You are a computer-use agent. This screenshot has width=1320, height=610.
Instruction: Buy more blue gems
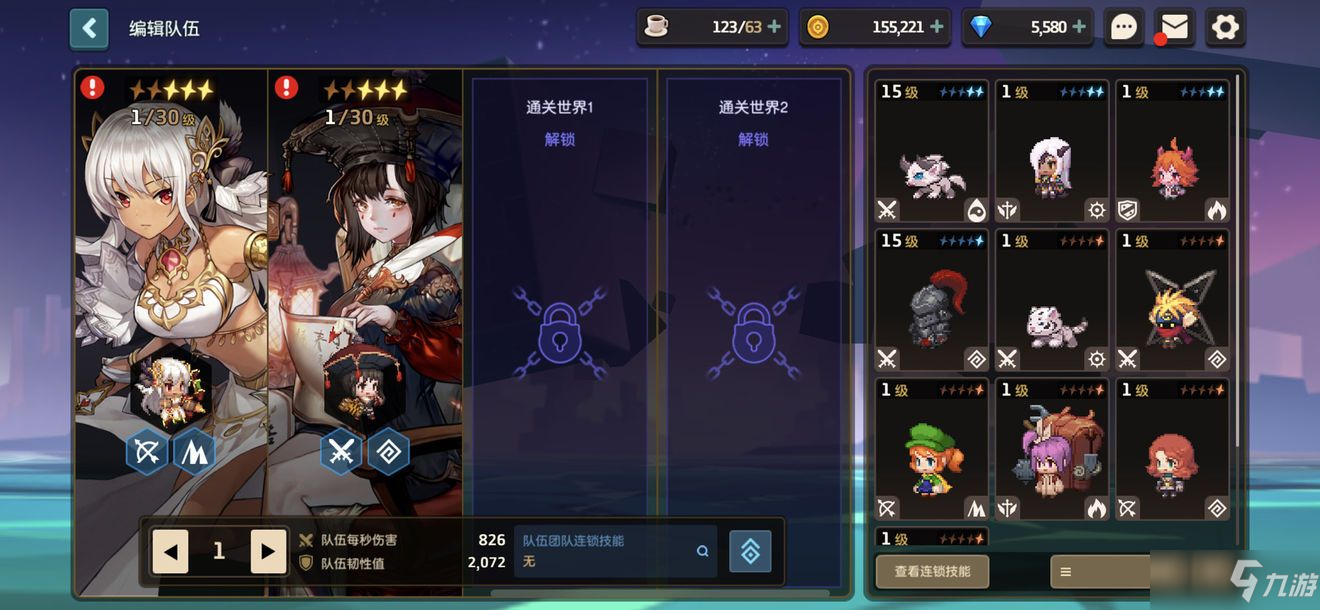pyautogui.click(x=1080, y=27)
